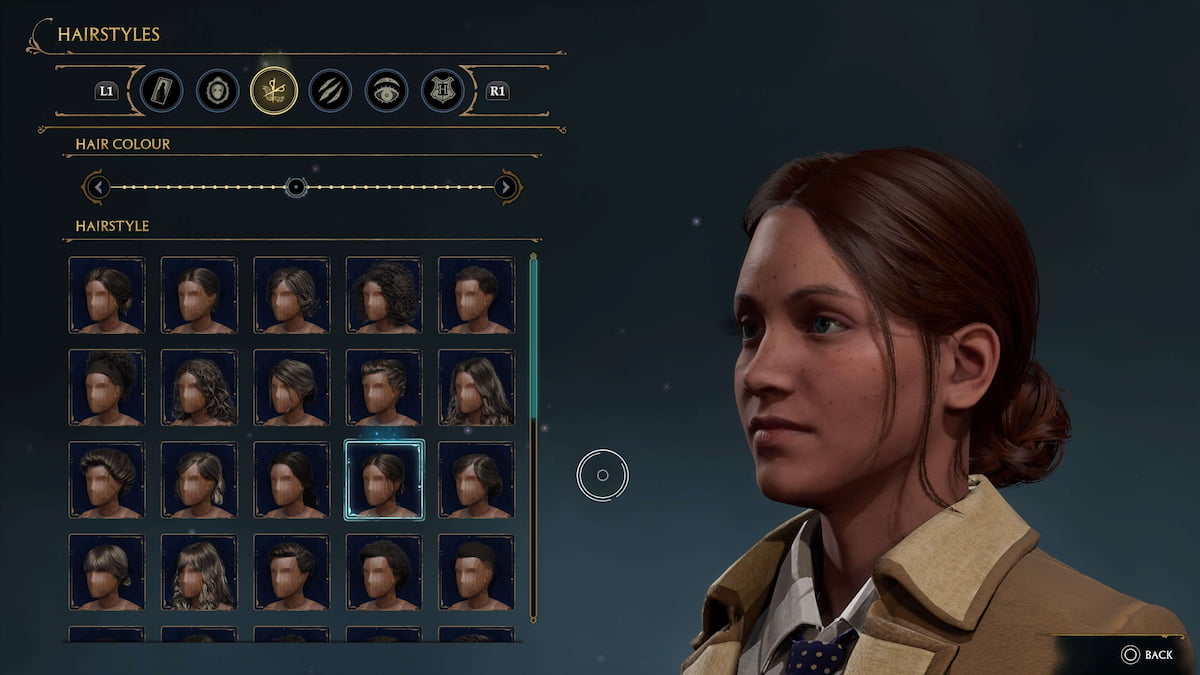This screenshot has height=675, width=1200.
Task: Click the right arrow of Hair Colour slider
Action: (x=507, y=187)
